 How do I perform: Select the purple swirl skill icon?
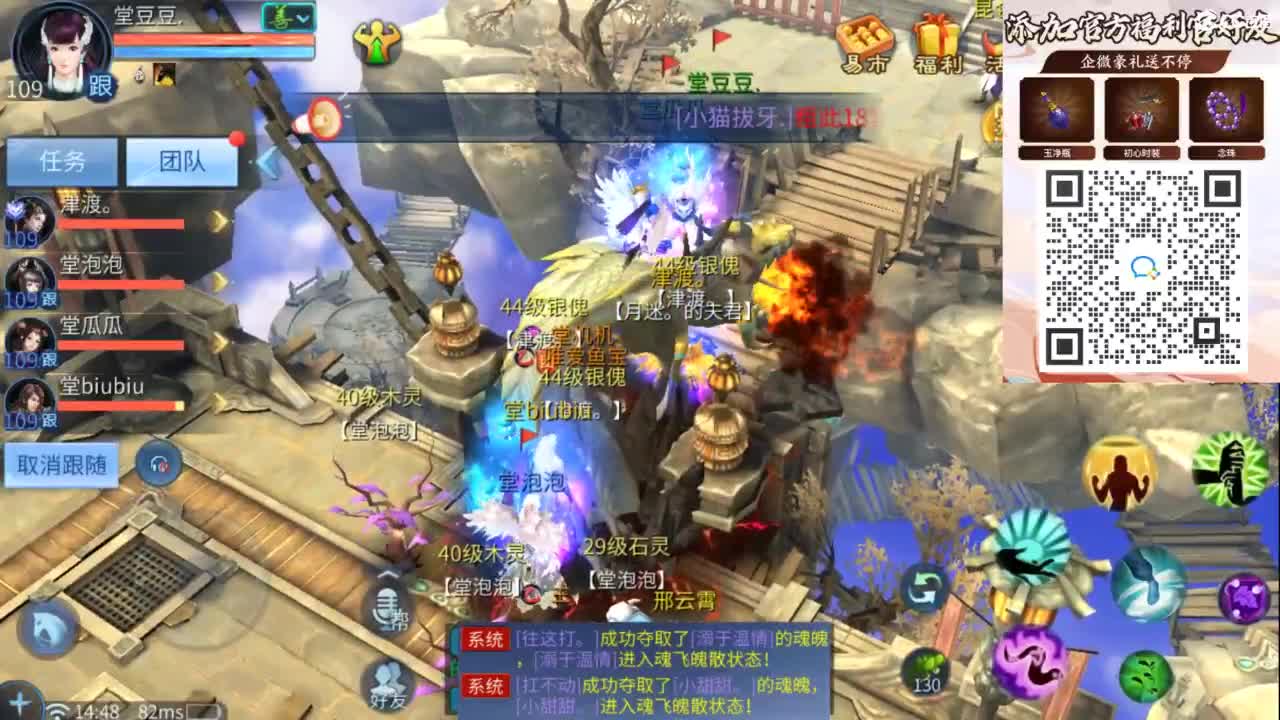[1028, 662]
